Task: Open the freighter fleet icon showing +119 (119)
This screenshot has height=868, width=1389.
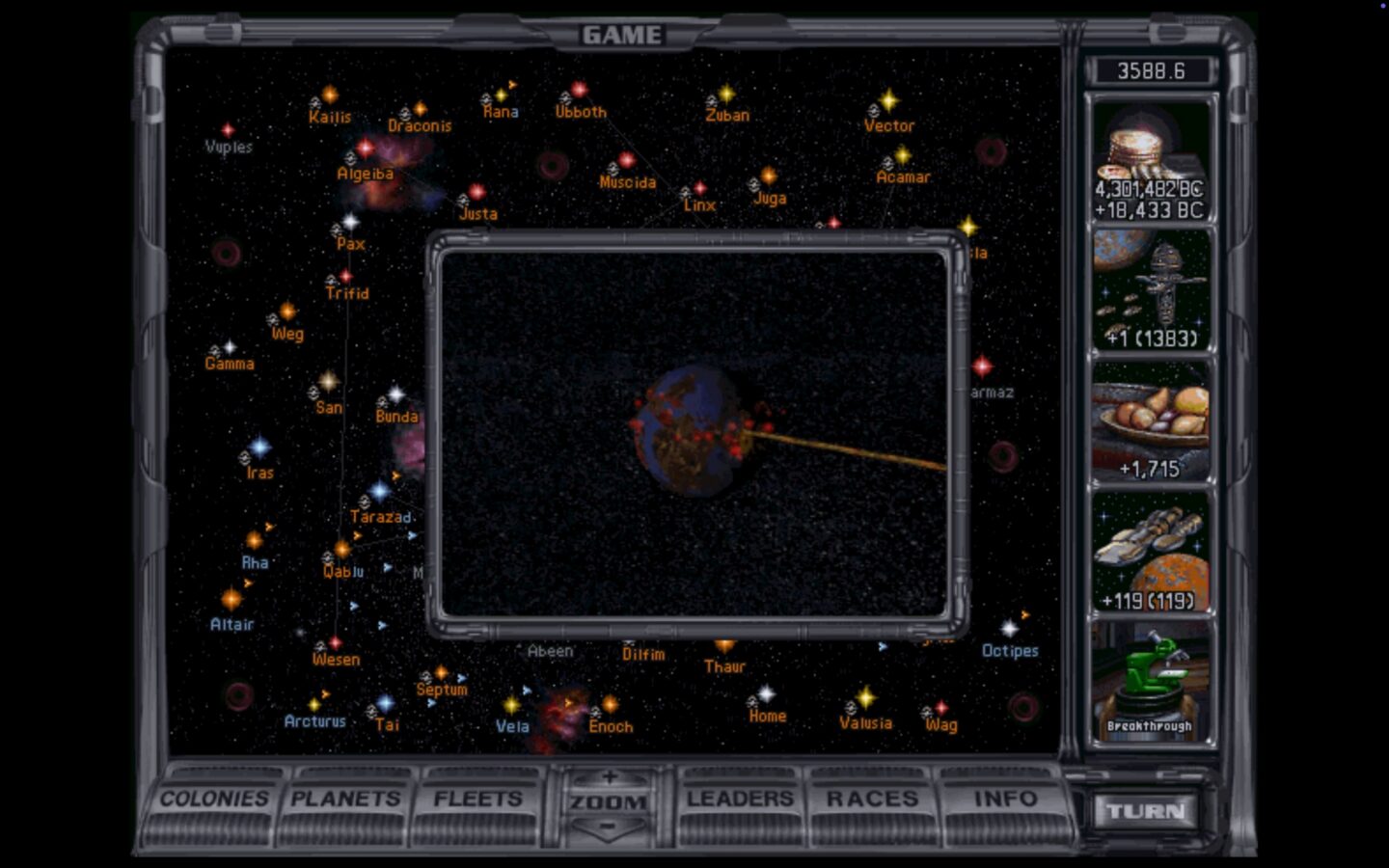Action: pyautogui.click(x=1153, y=555)
